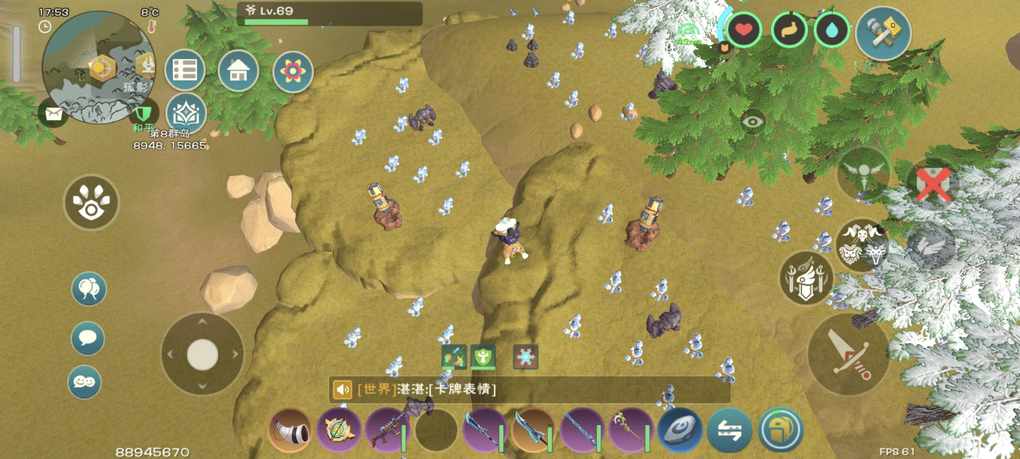Open the balloons social icon
Image resolution: width=1020 pixels, height=459 pixels.
click(x=88, y=289)
